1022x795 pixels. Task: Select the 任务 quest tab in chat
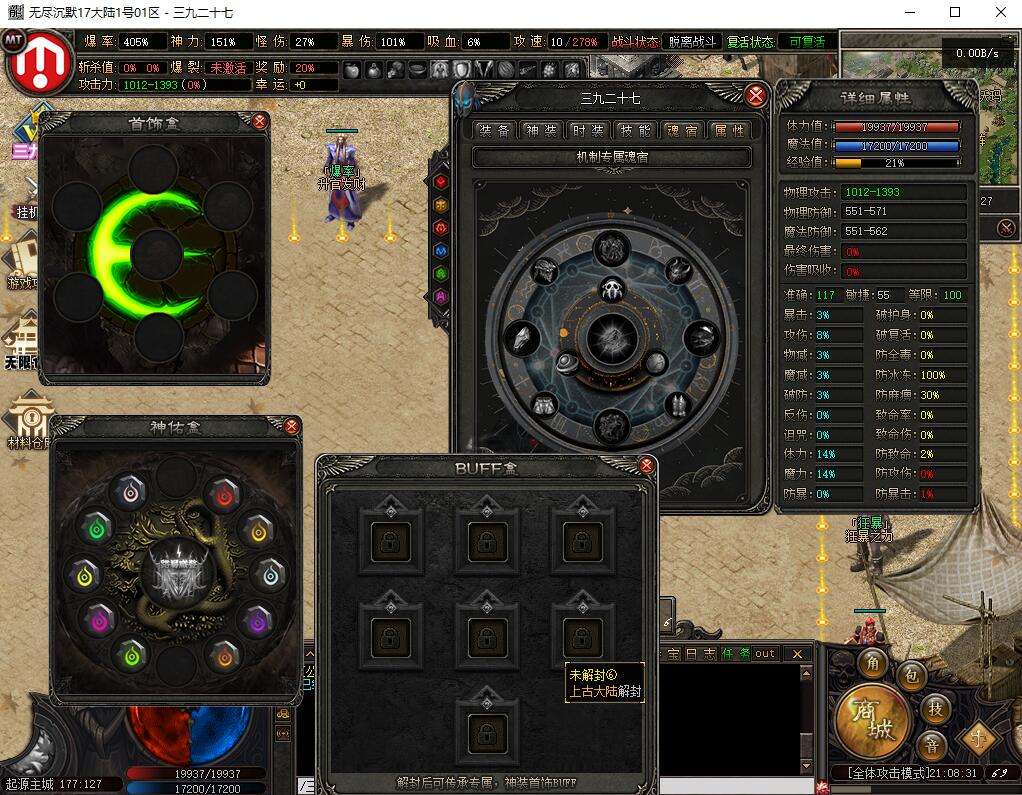tap(735, 653)
